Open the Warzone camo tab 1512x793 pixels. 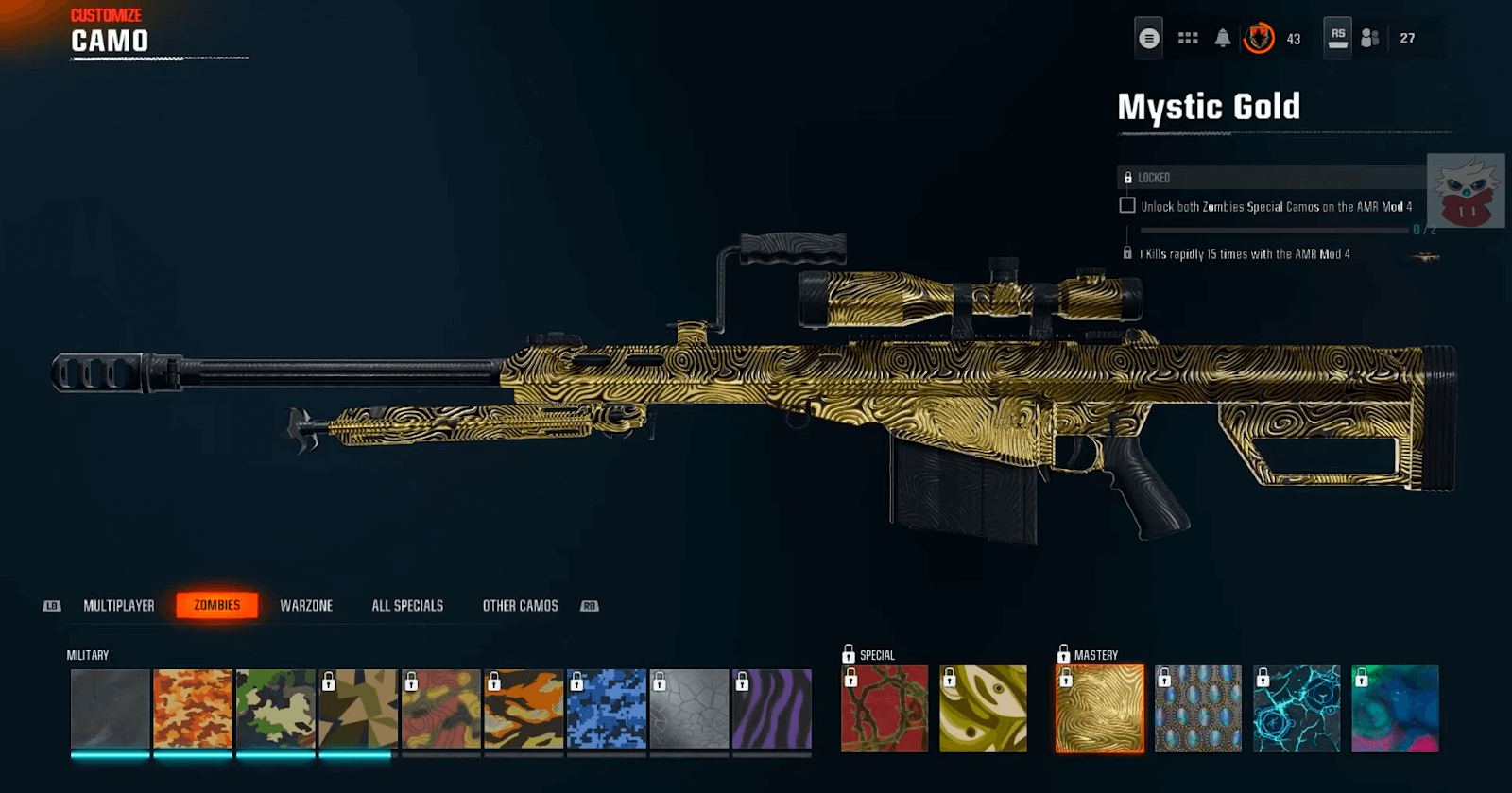coord(306,605)
